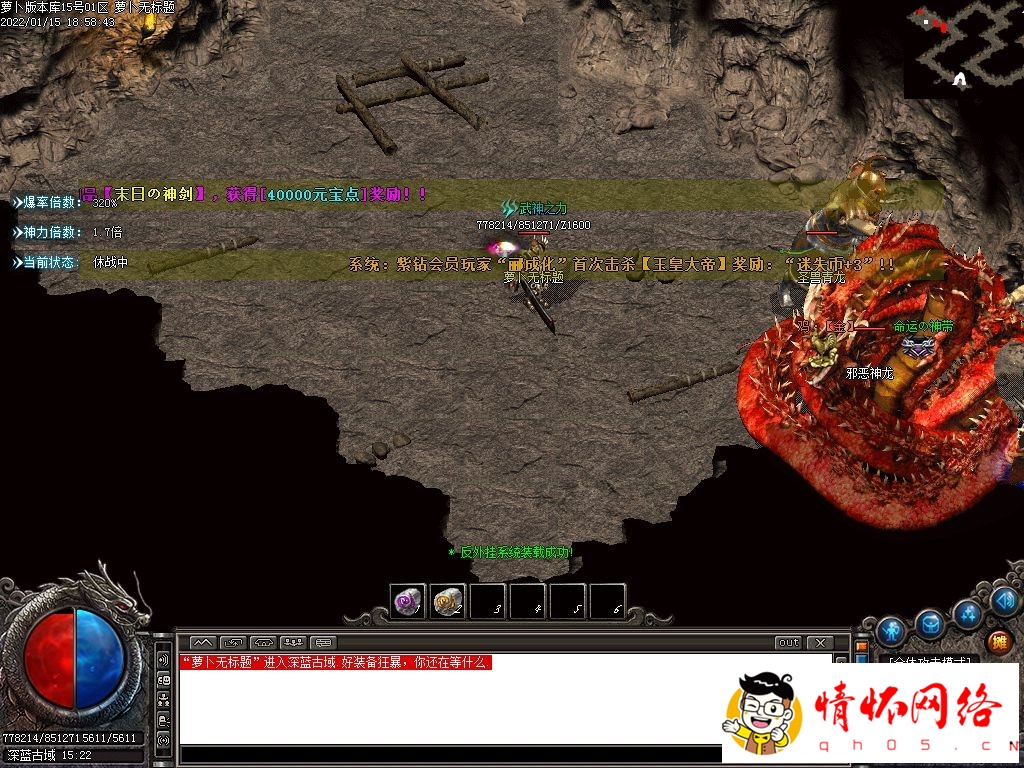Click the top sound-wave chat channel button
The width and height of the screenshot is (1024, 768).
click(x=163, y=660)
